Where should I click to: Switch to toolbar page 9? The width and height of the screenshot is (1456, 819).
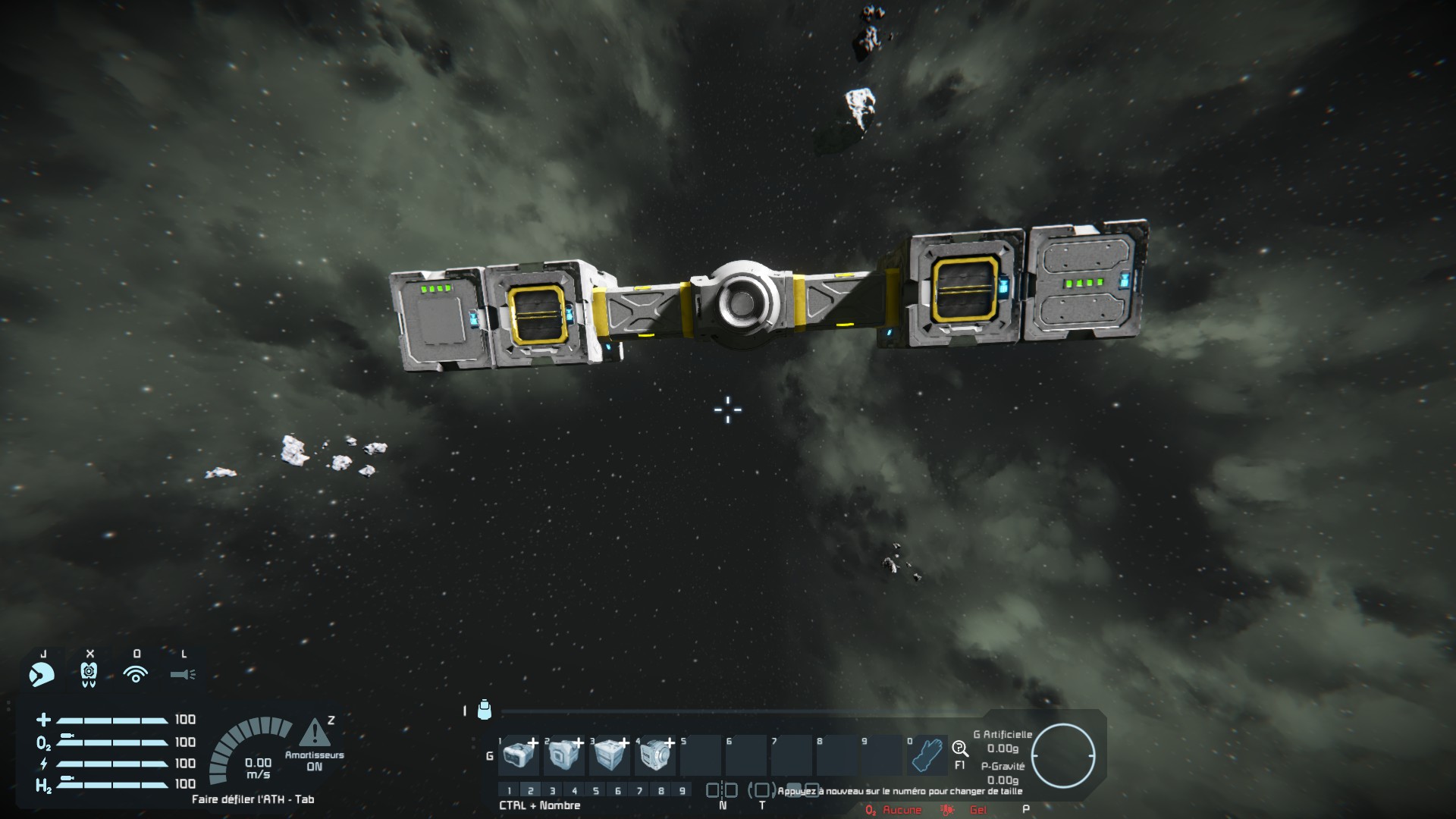(682, 791)
